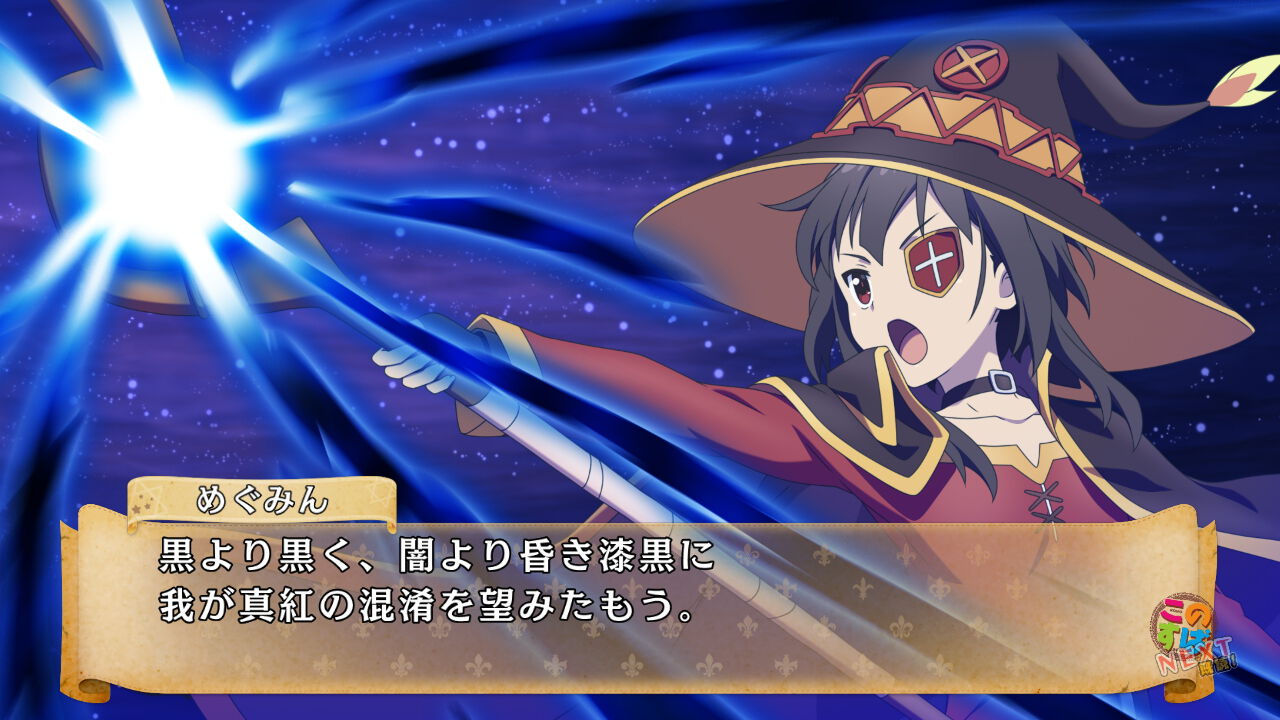Select the めぐみん name banner
The width and height of the screenshot is (1280, 720).
[255, 498]
